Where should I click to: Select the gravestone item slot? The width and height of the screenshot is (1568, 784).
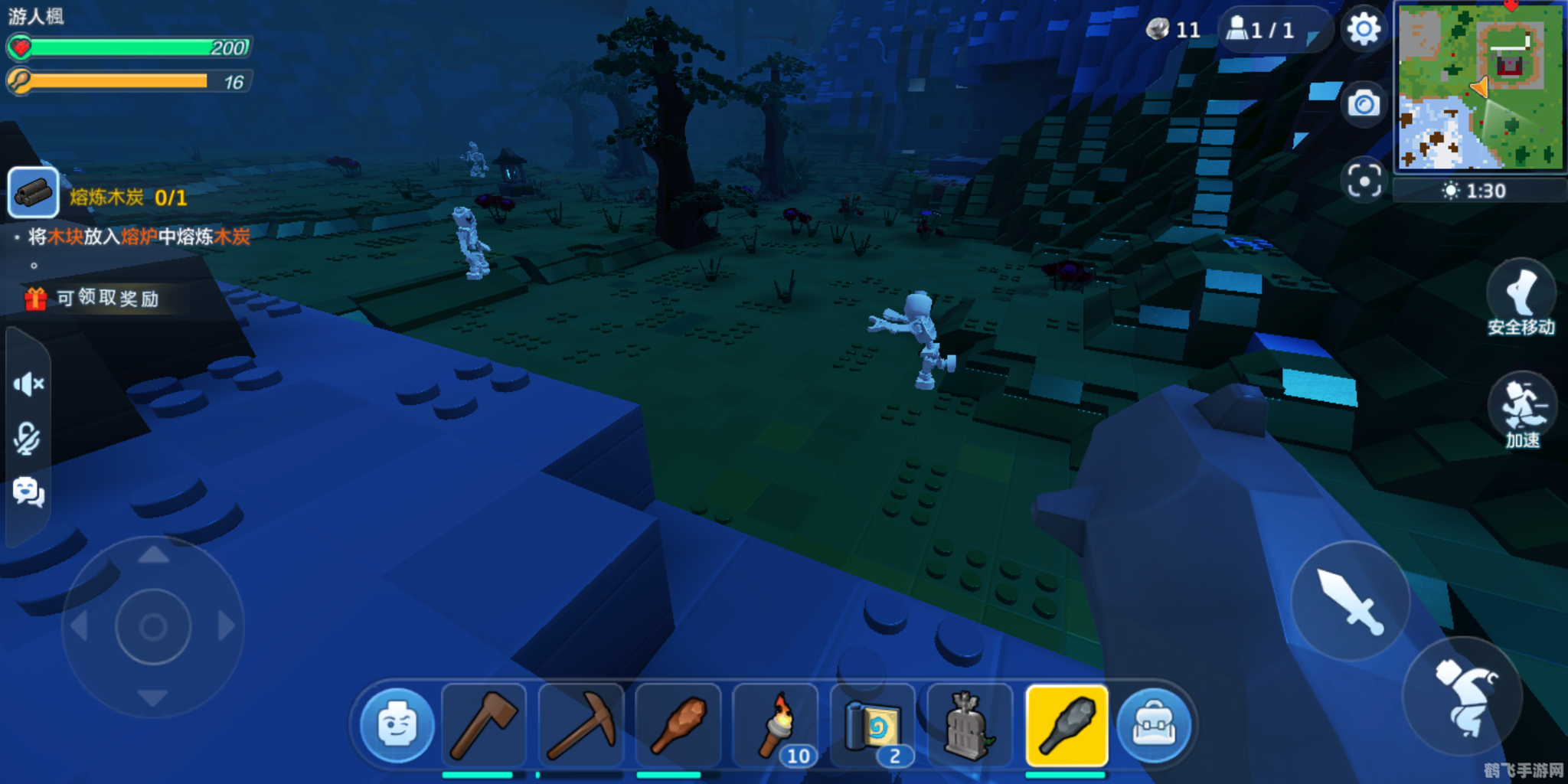click(x=969, y=725)
